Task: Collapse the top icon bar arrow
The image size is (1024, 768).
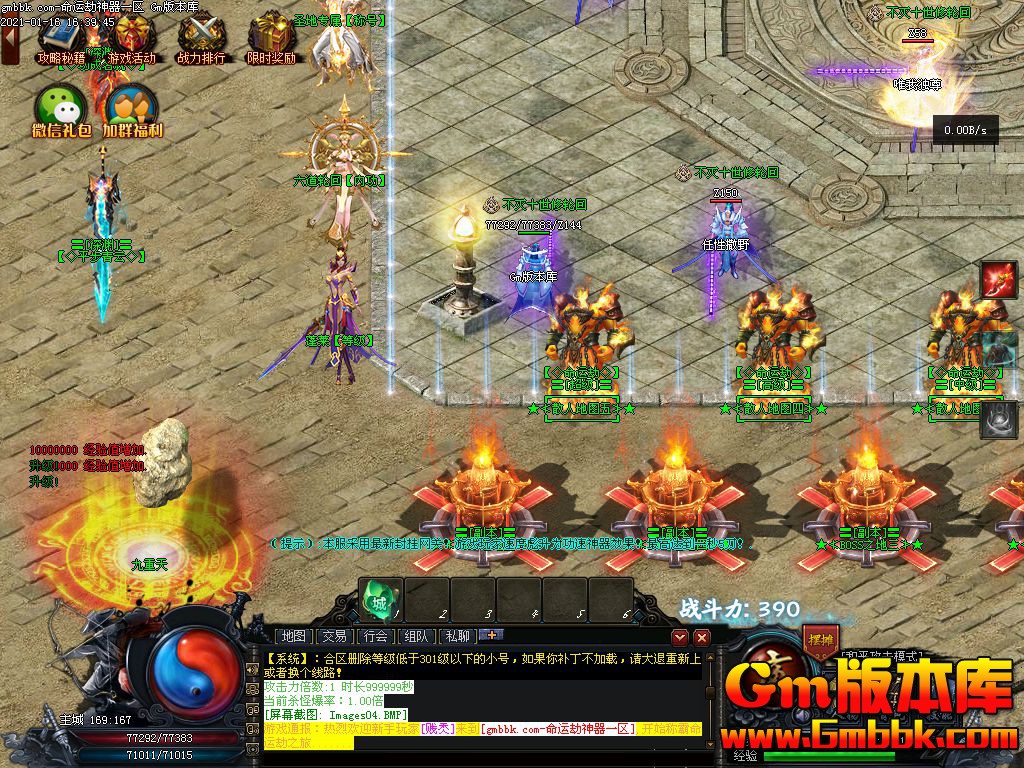Action: coord(9,45)
